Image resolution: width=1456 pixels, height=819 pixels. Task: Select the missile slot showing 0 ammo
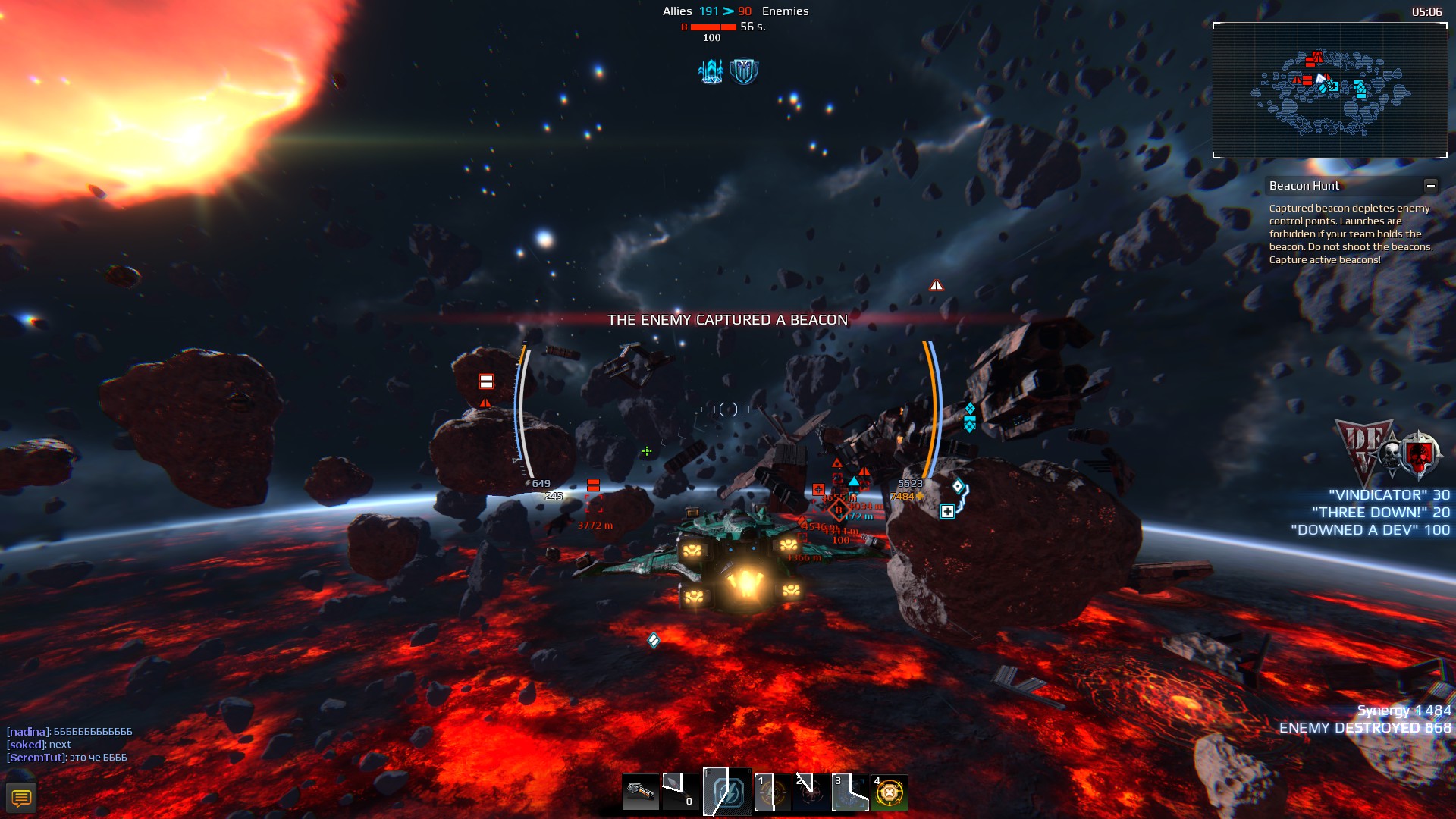(680, 793)
